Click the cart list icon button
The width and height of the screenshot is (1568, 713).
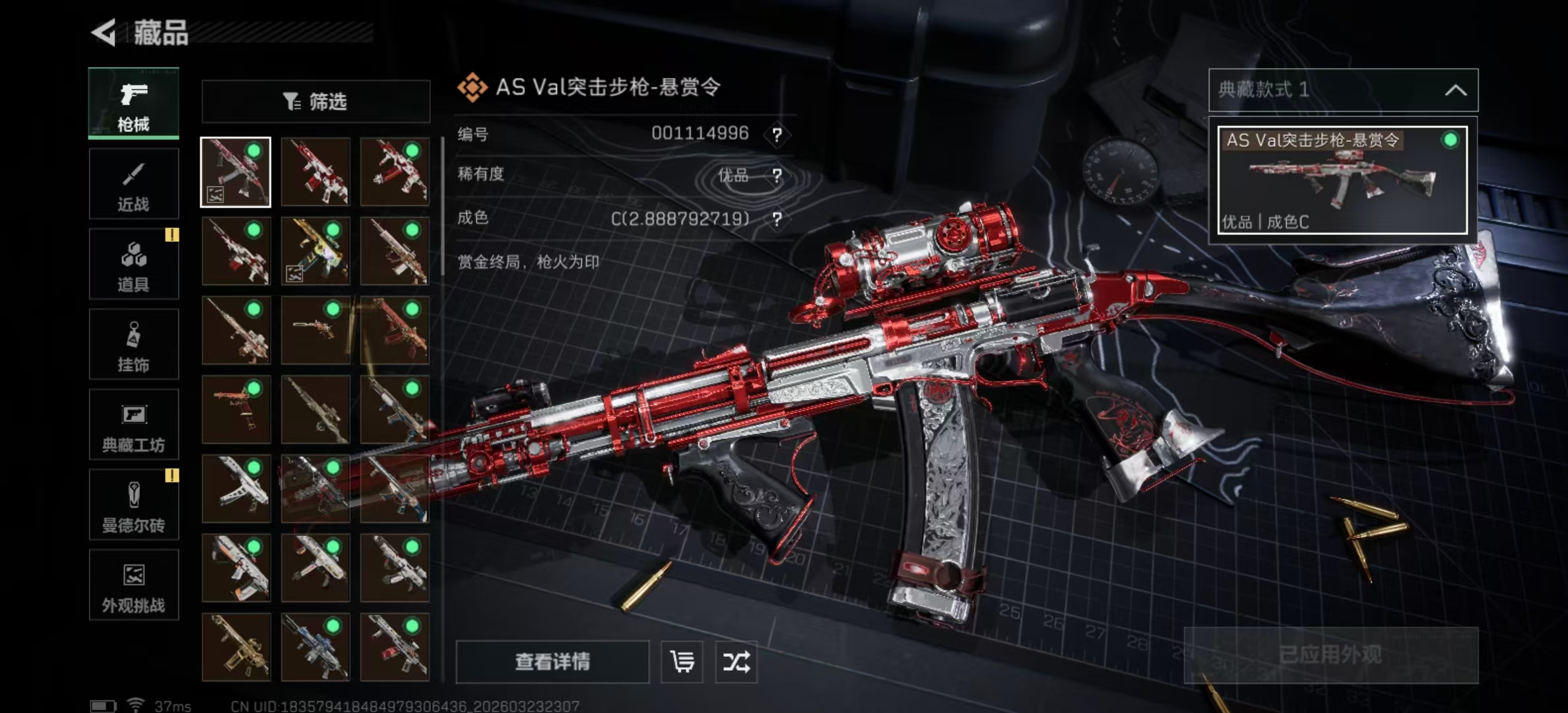point(682,662)
